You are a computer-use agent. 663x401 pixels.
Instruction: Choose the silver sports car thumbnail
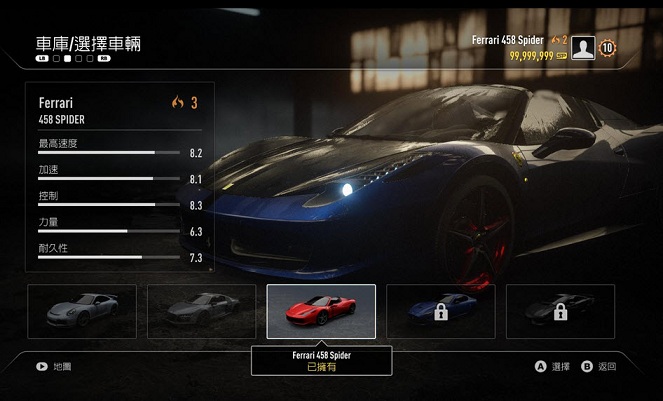coord(82,311)
